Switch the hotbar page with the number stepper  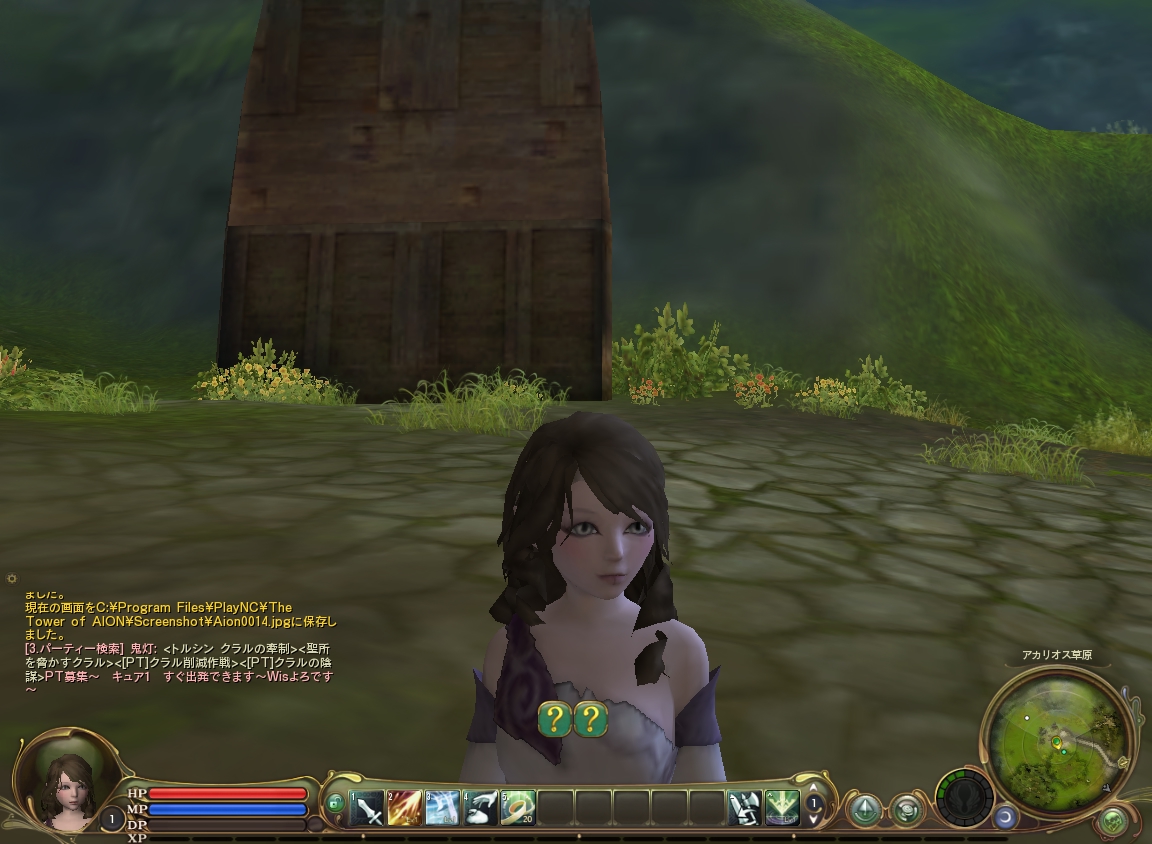(x=814, y=805)
